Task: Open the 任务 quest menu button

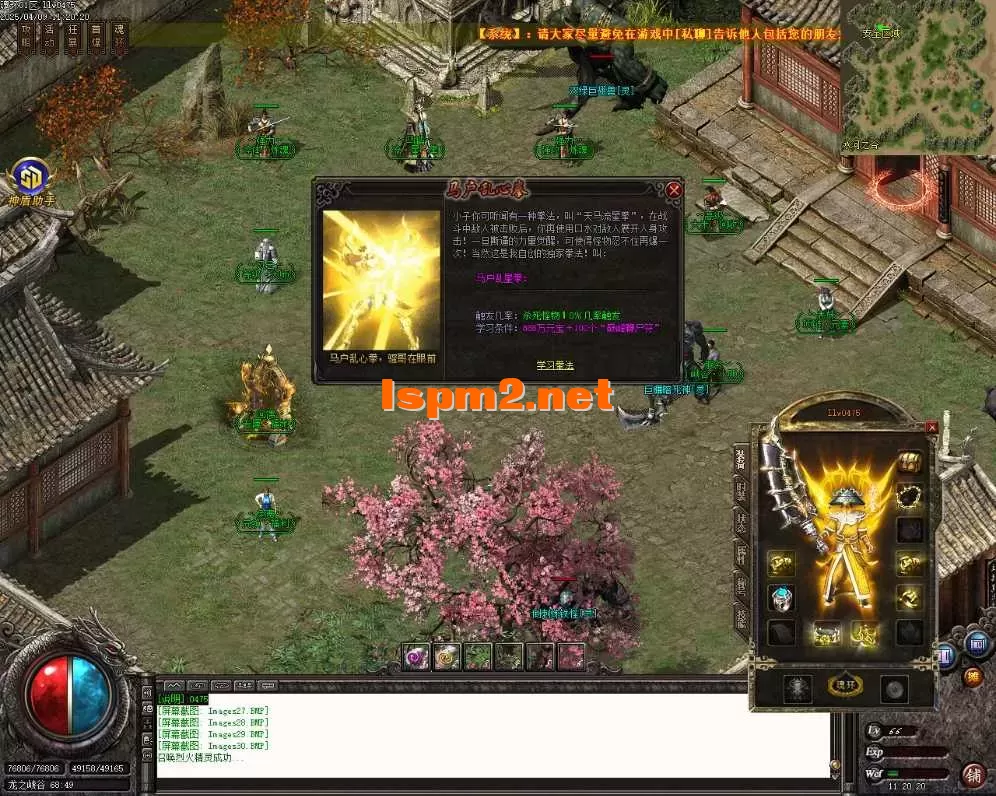Action: coord(73,37)
